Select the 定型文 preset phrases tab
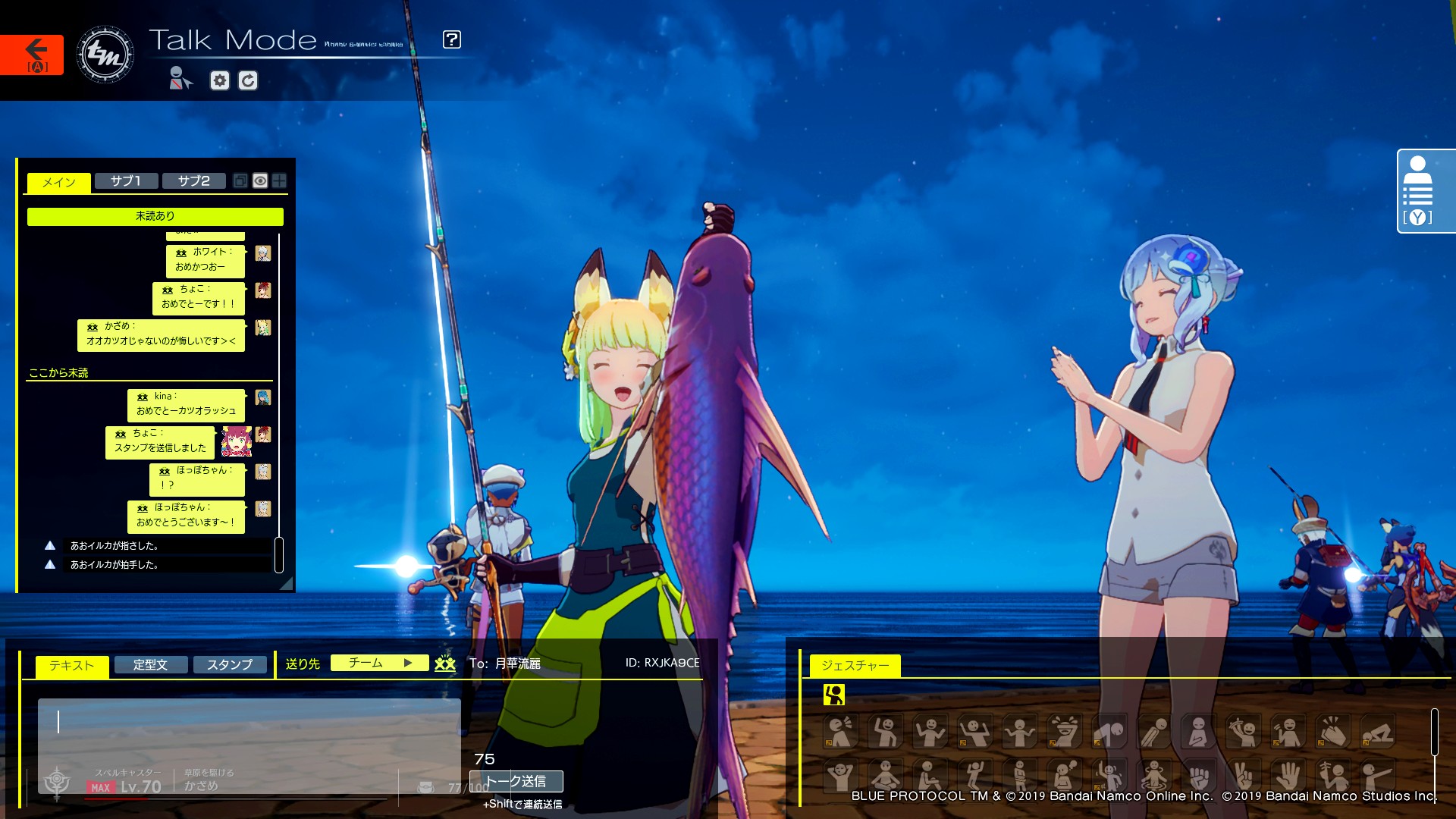 coord(150,665)
